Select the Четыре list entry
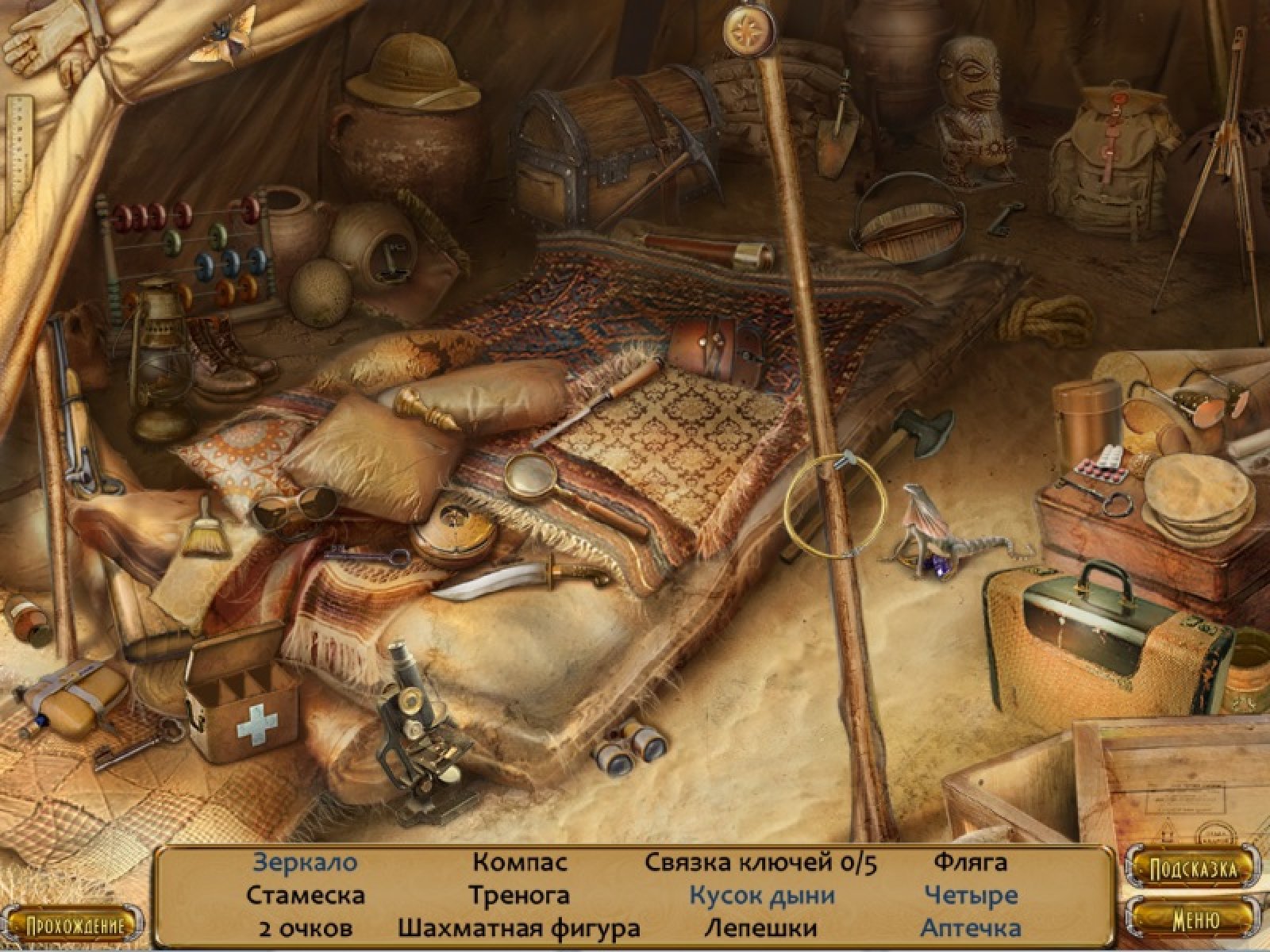The width and height of the screenshot is (1270, 952). pyautogui.click(x=970, y=896)
